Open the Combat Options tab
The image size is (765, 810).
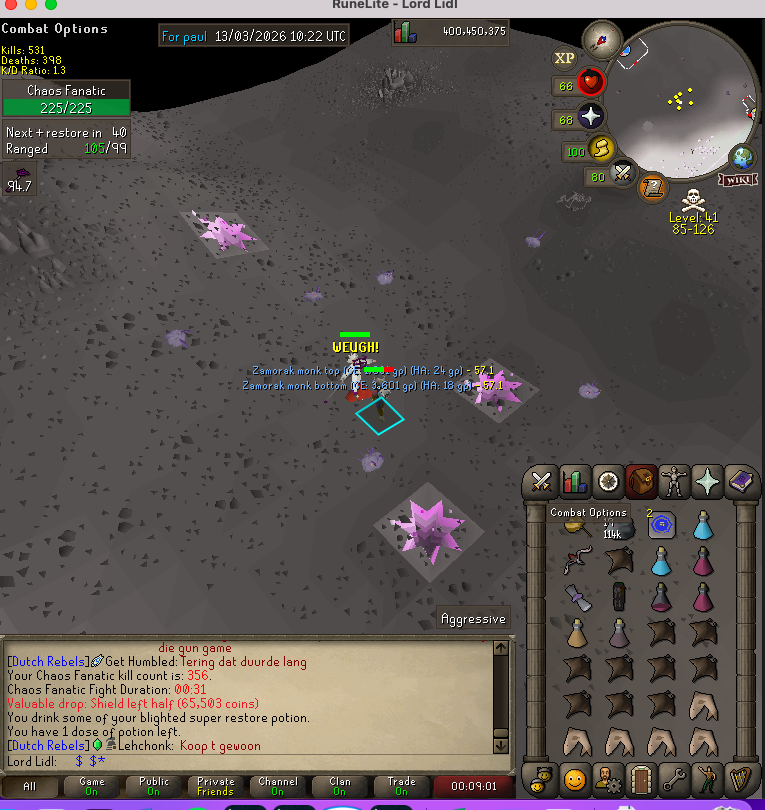pos(542,482)
